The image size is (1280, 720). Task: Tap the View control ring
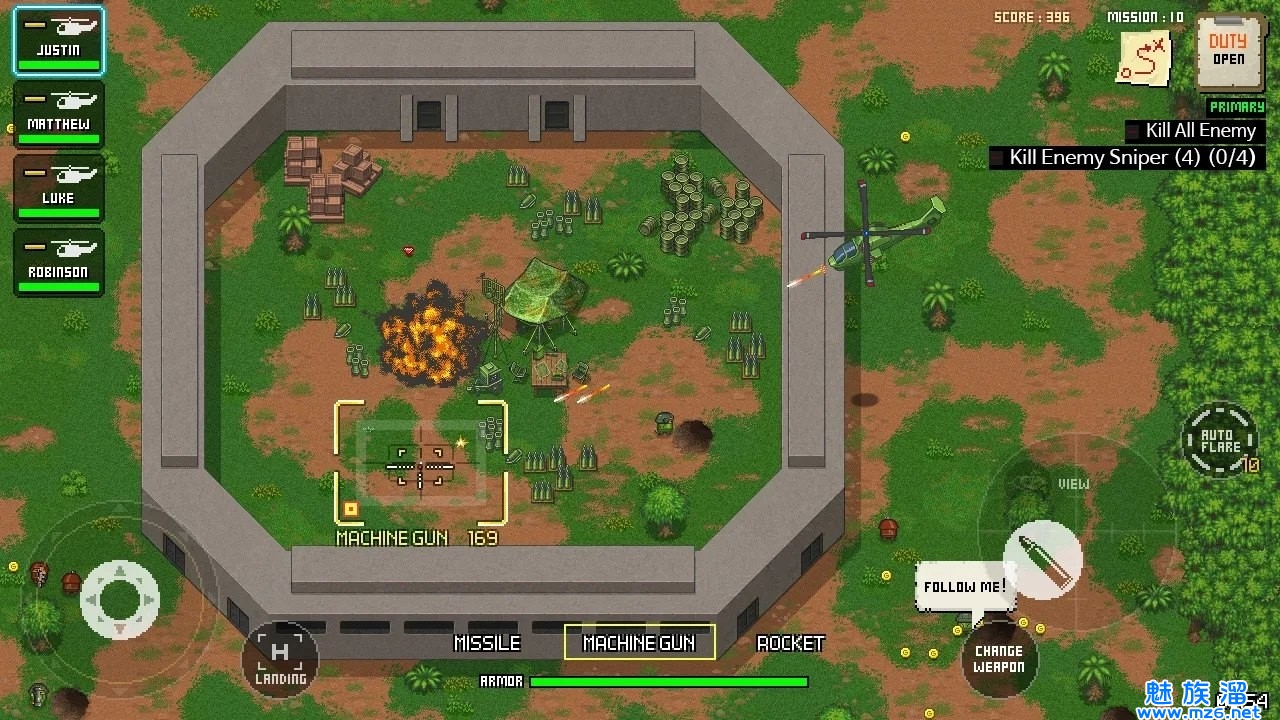[1074, 484]
